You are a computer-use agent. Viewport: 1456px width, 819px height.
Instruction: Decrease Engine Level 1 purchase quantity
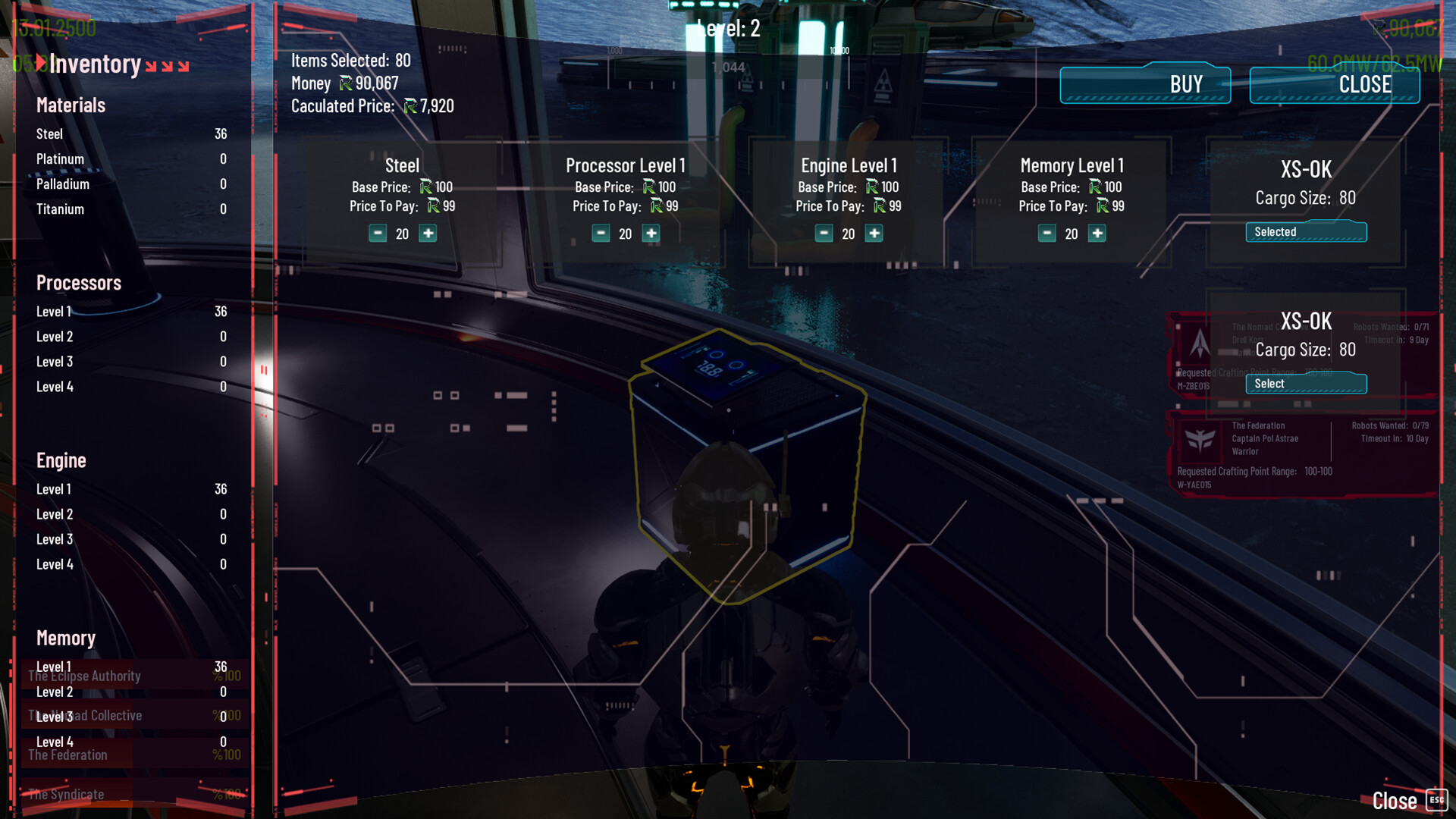(x=824, y=234)
